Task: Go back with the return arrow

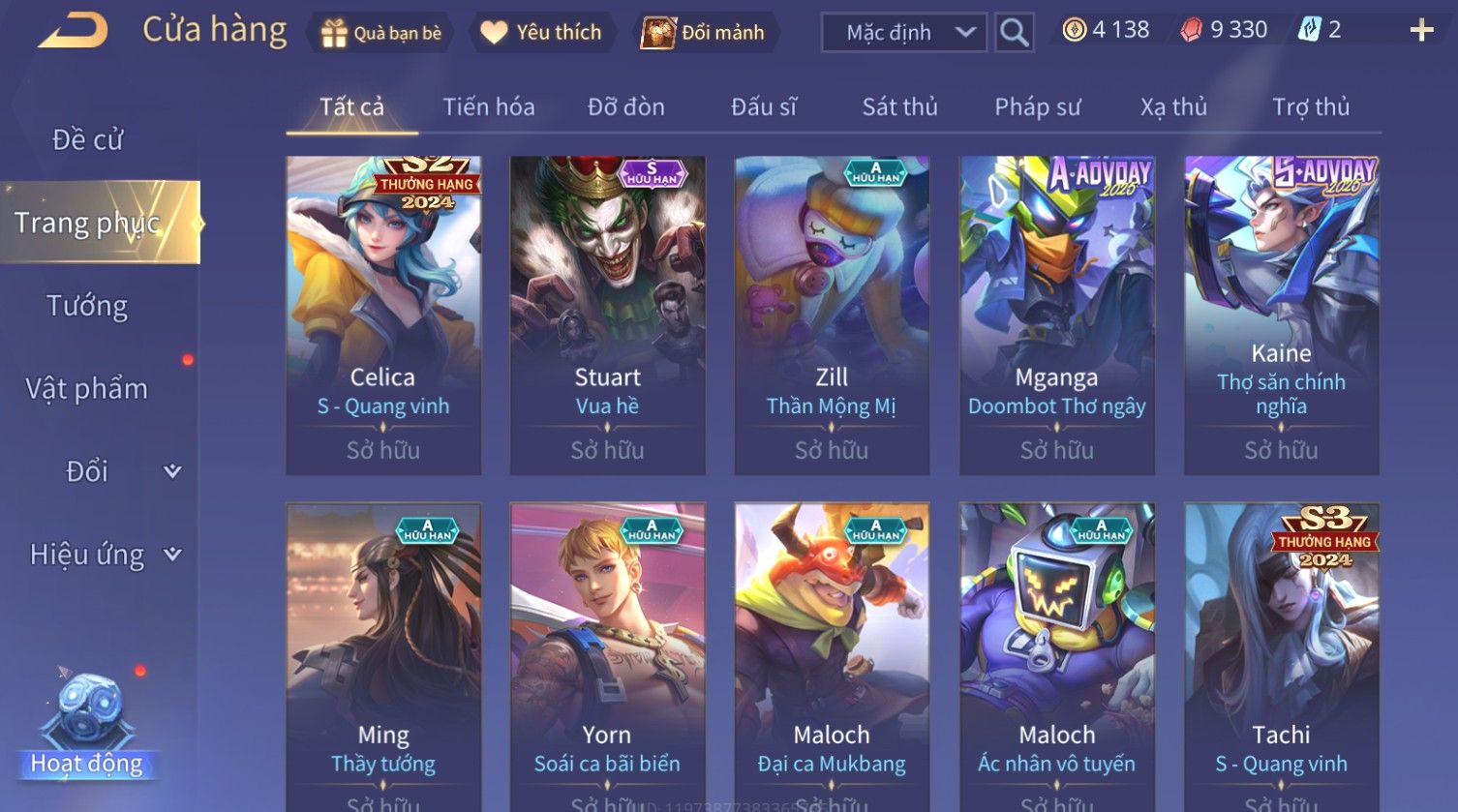Action: 73,31
